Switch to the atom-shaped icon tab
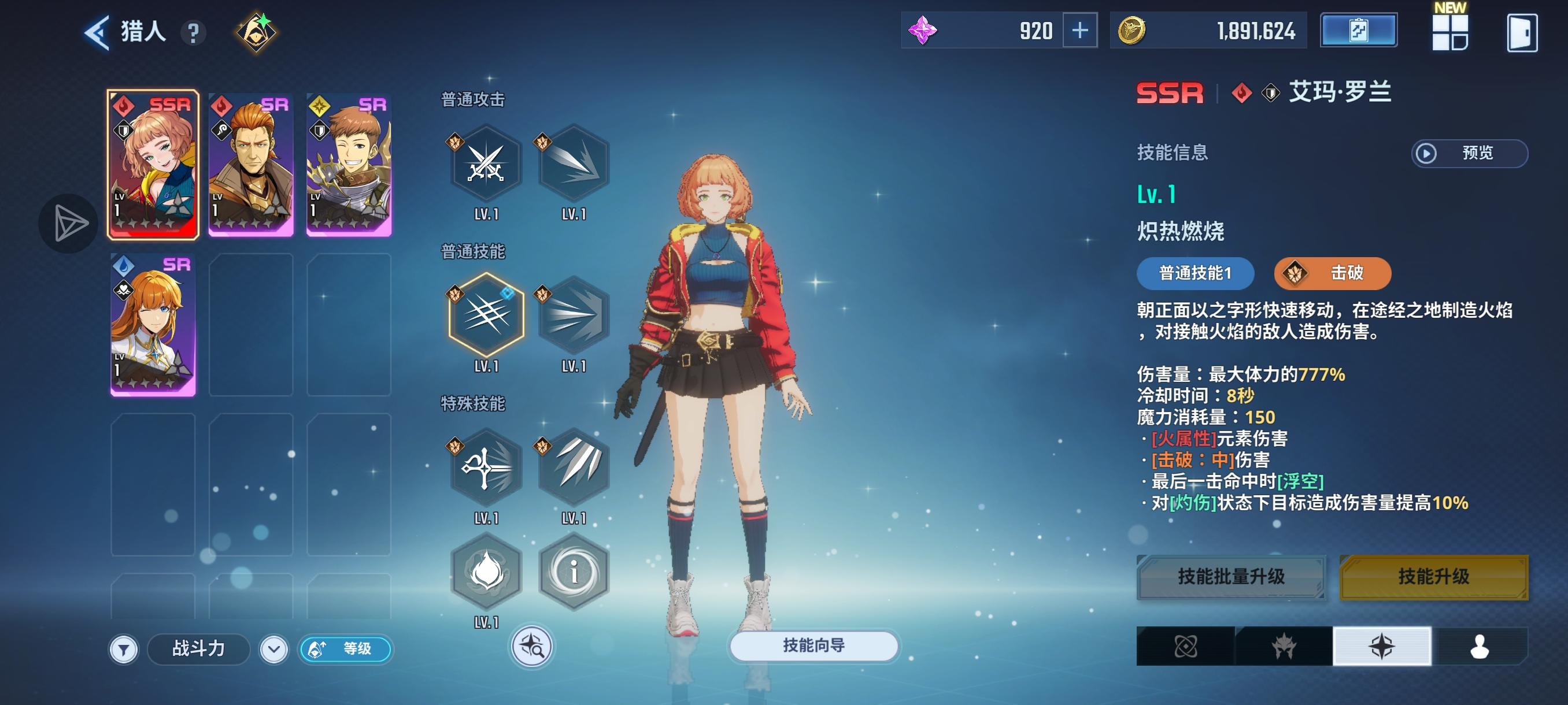The height and width of the screenshot is (705, 1568). (x=1185, y=646)
